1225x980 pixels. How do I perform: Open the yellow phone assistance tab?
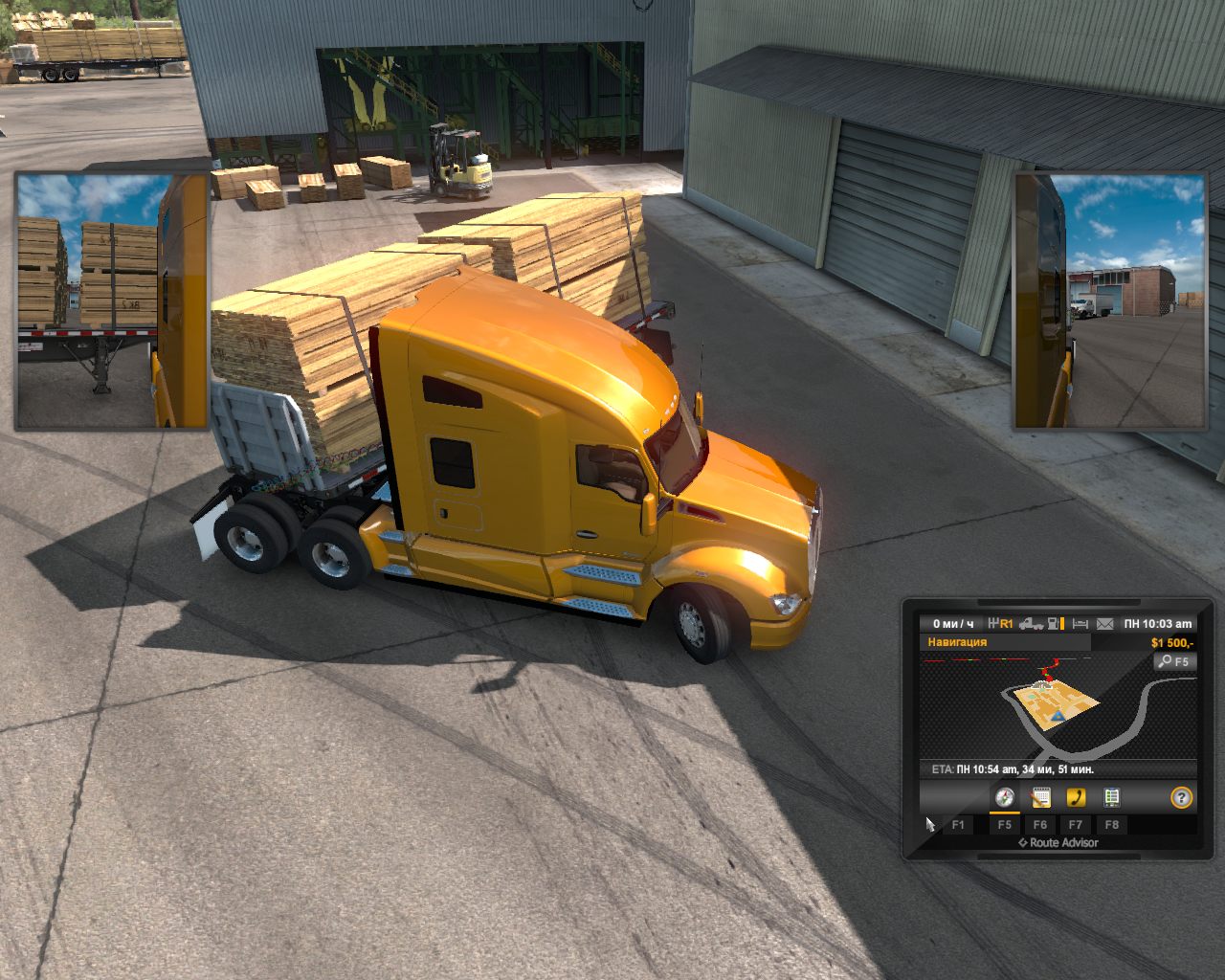pyautogui.click(x=1076, y=797)
